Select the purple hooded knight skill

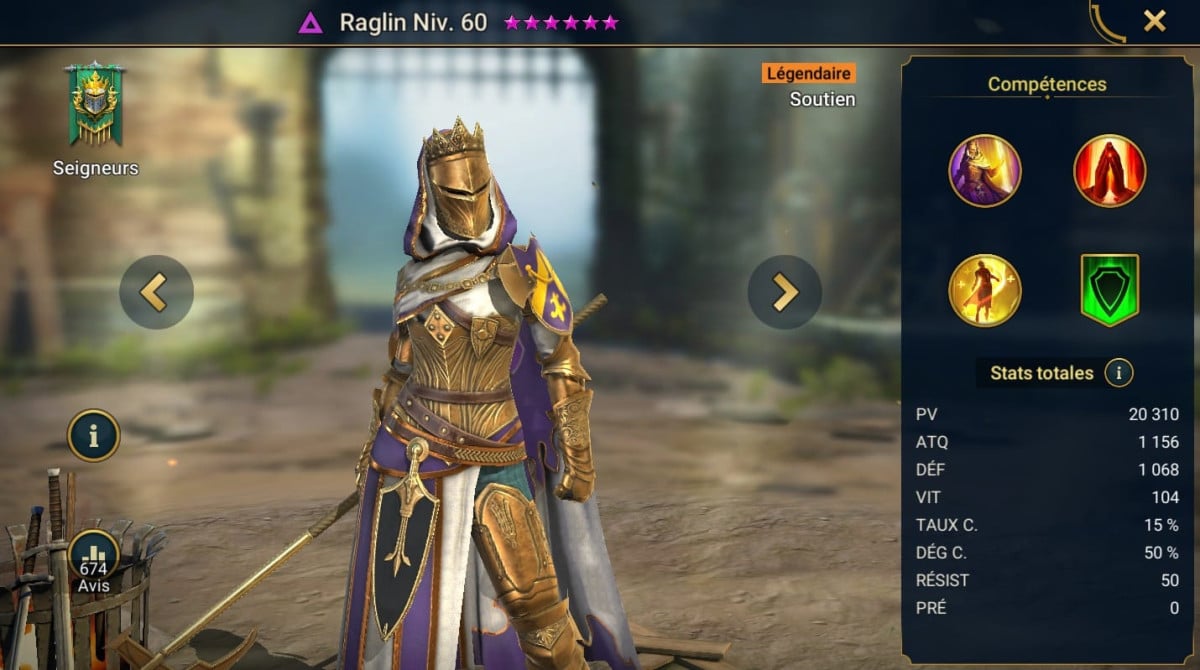pos(985,171)
